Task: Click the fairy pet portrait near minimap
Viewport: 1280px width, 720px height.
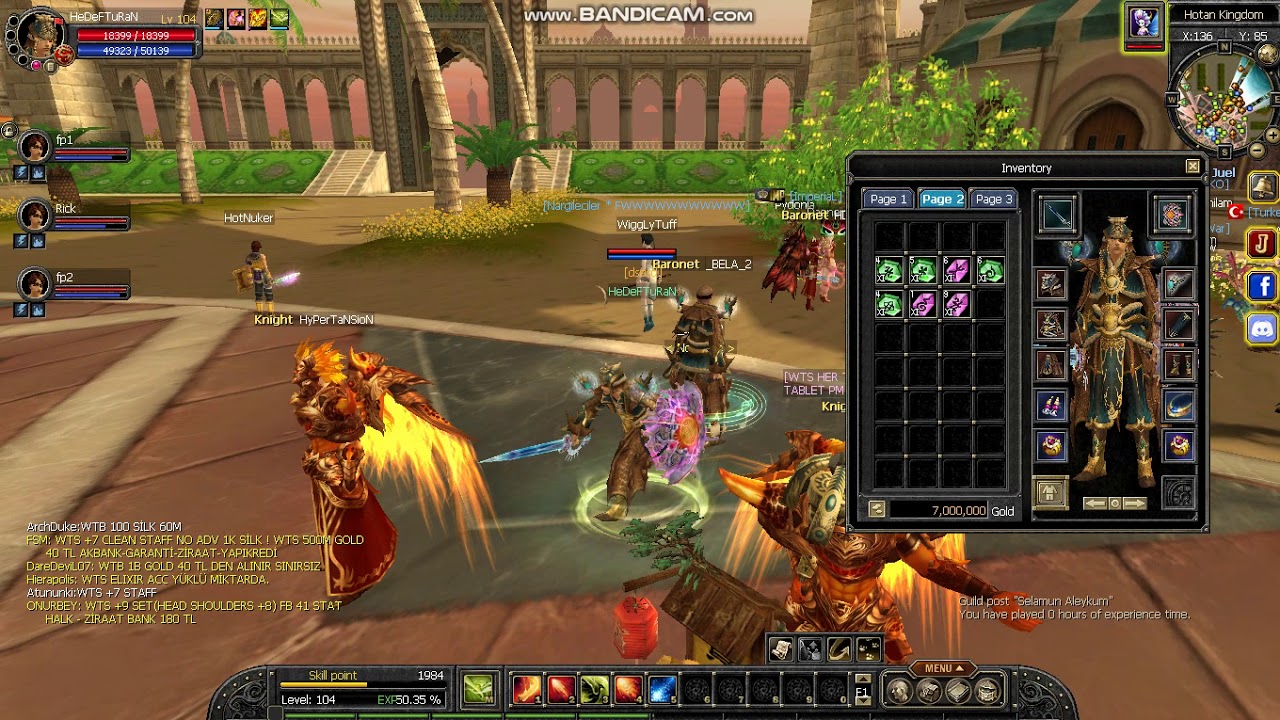Action: [x=1144, y=22]
